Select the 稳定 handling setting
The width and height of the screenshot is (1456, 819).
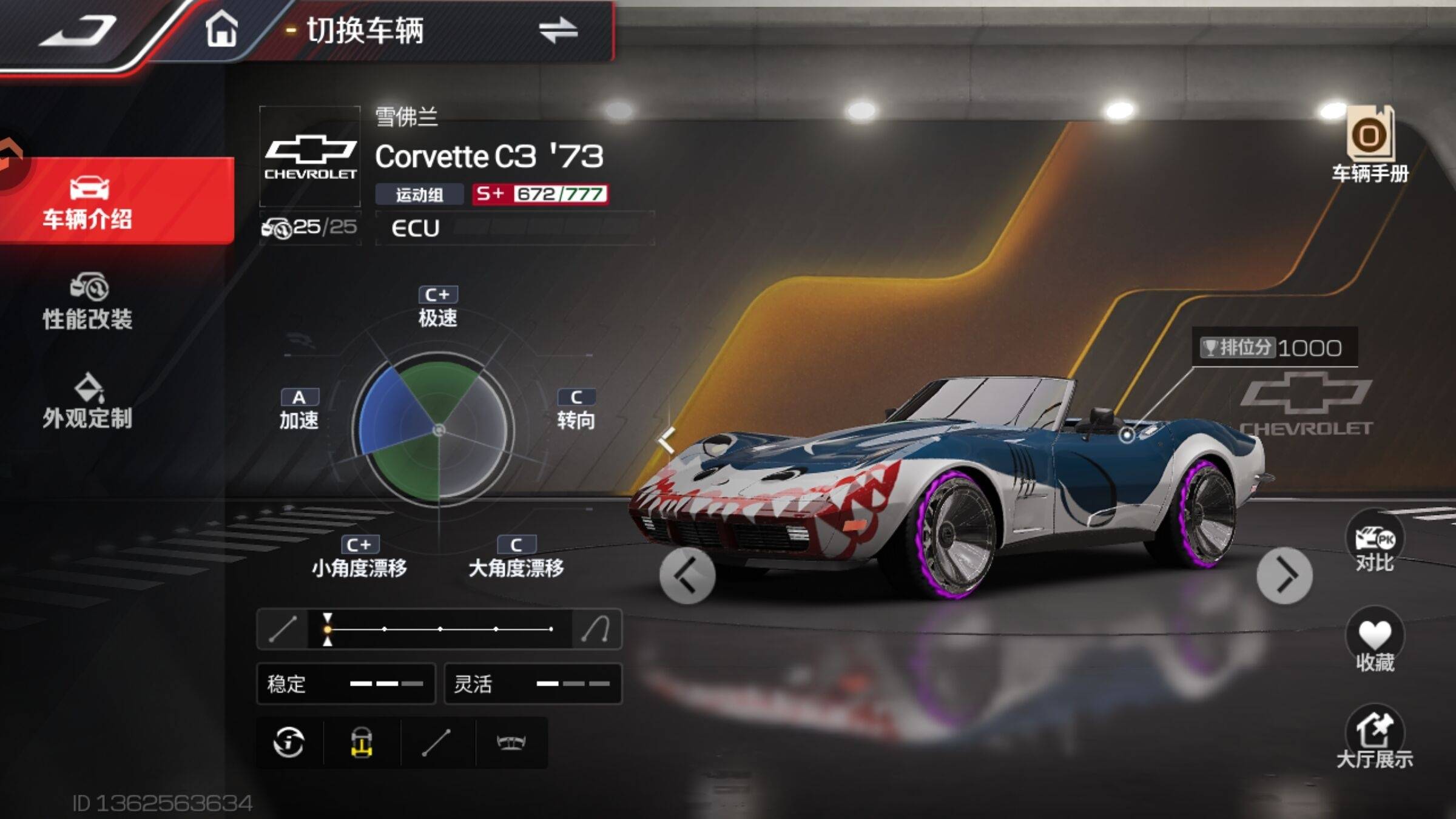(x=346, y=684)
